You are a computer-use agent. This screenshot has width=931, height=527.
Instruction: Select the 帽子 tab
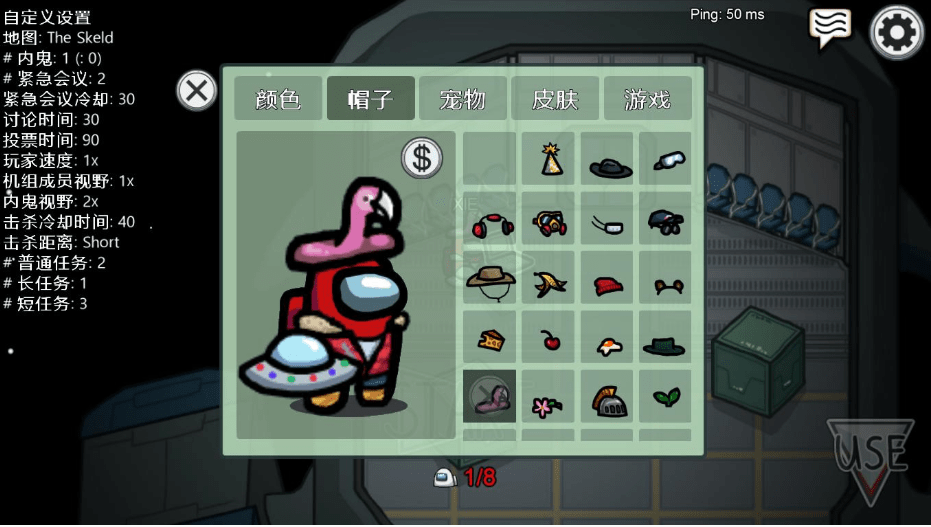point(370,99)
